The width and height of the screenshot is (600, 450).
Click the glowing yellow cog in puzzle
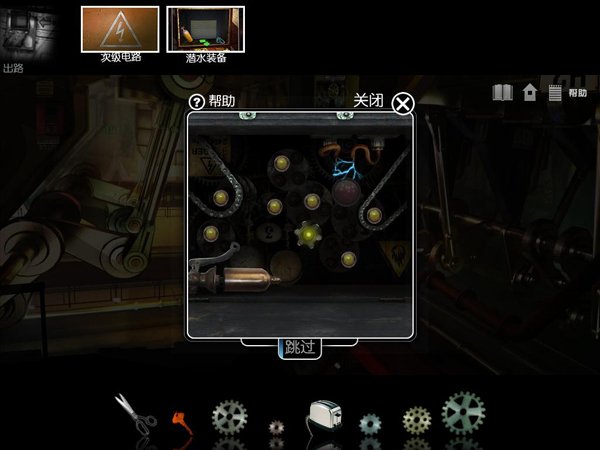pos(311,235)
